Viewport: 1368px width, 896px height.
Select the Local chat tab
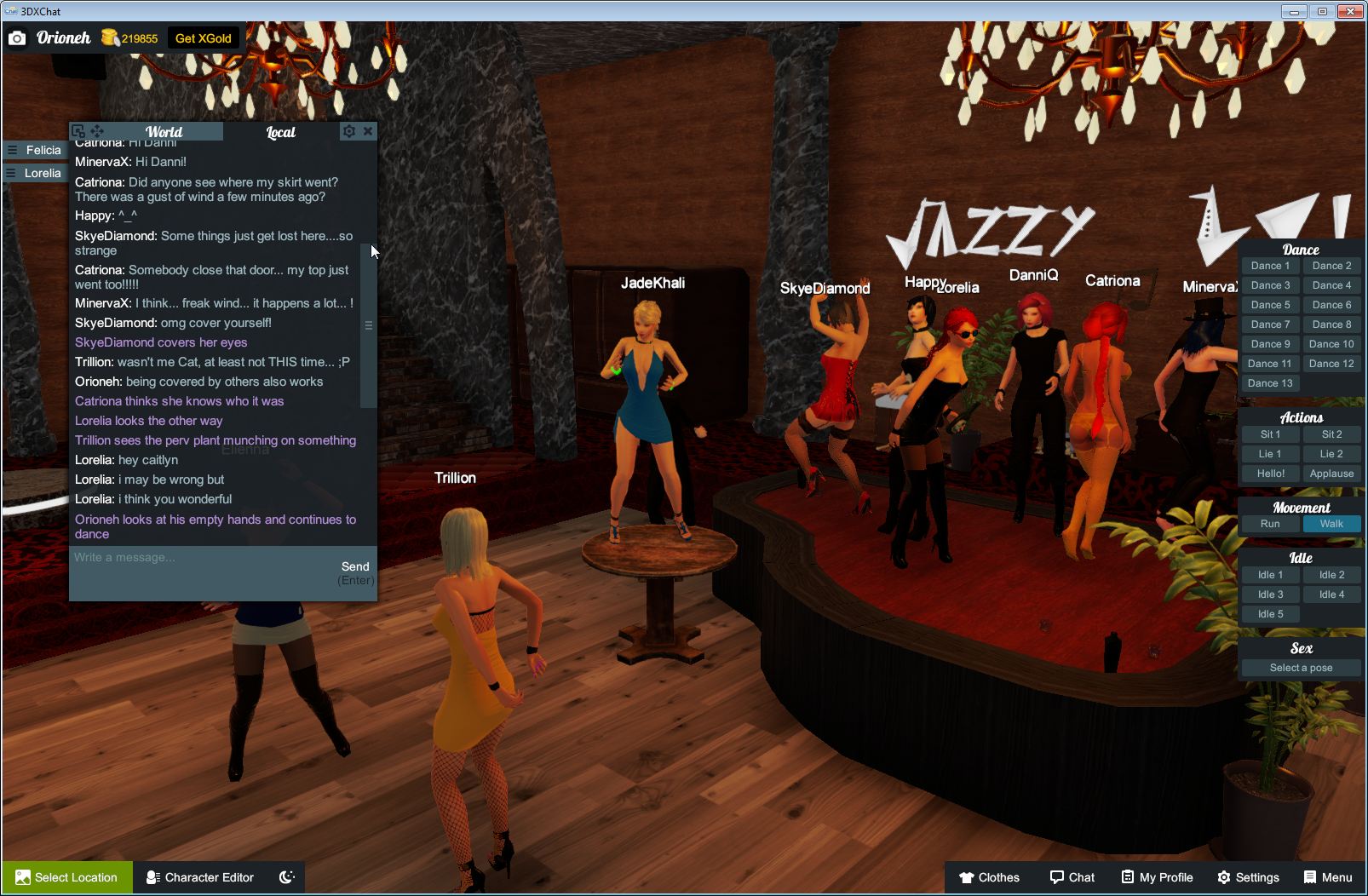[x=280, y=132]
